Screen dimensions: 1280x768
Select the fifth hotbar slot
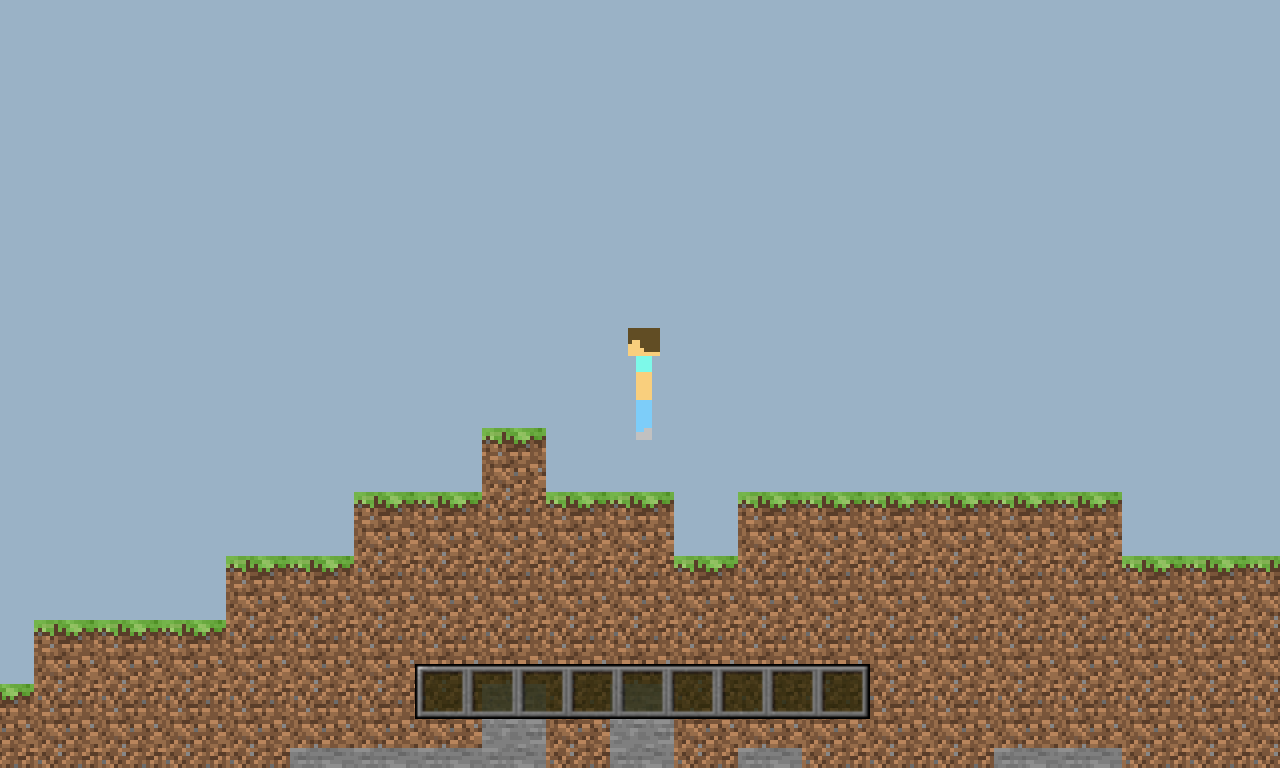tap(643, 688)
